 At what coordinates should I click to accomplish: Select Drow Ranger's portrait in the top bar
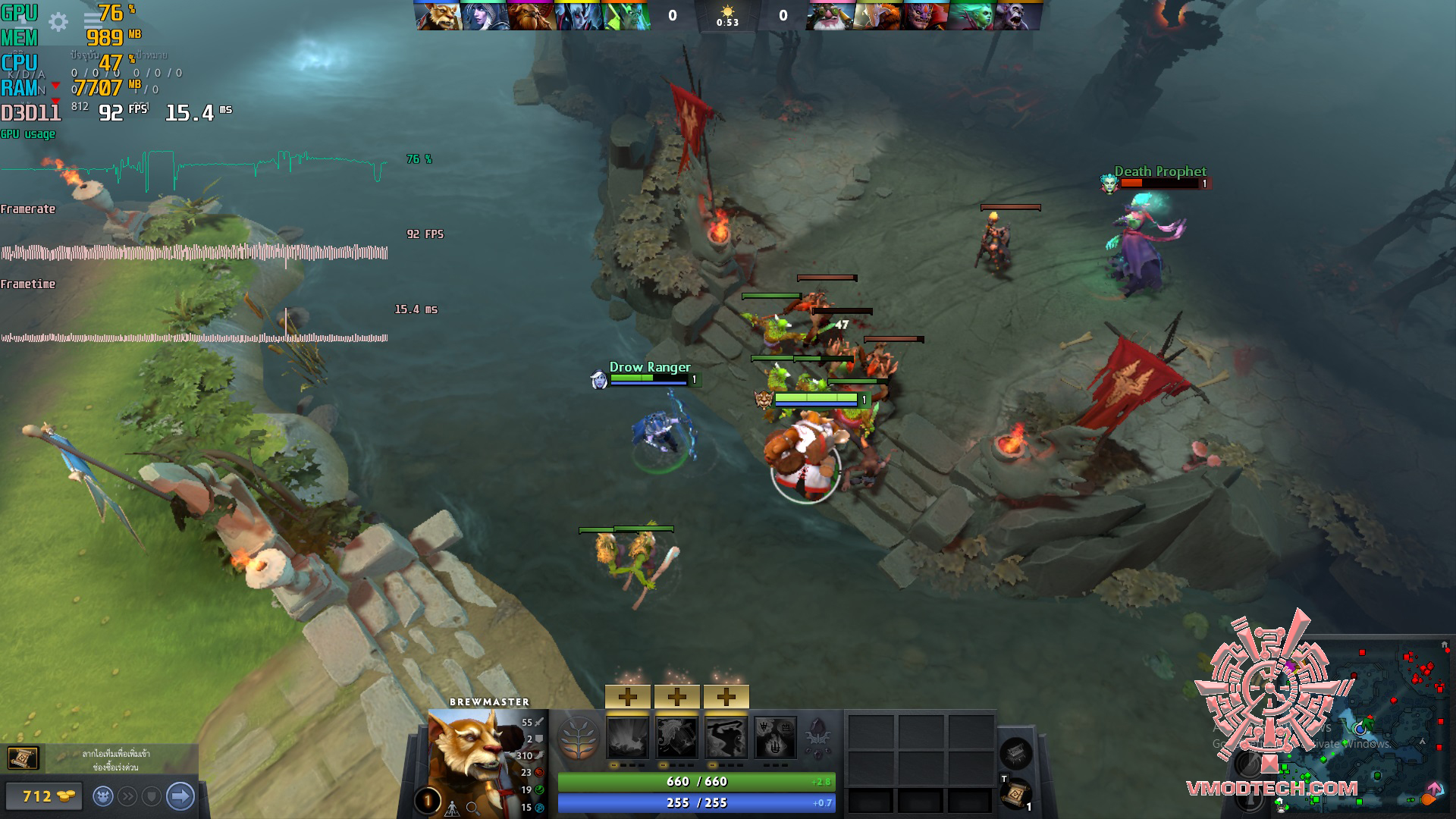(485, 16)
